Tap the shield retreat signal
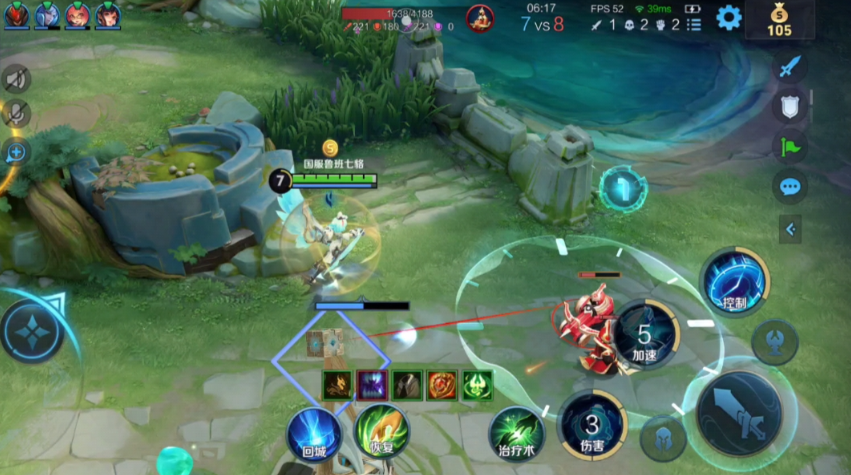The image size is (851, 475). [x=790, y=107]
